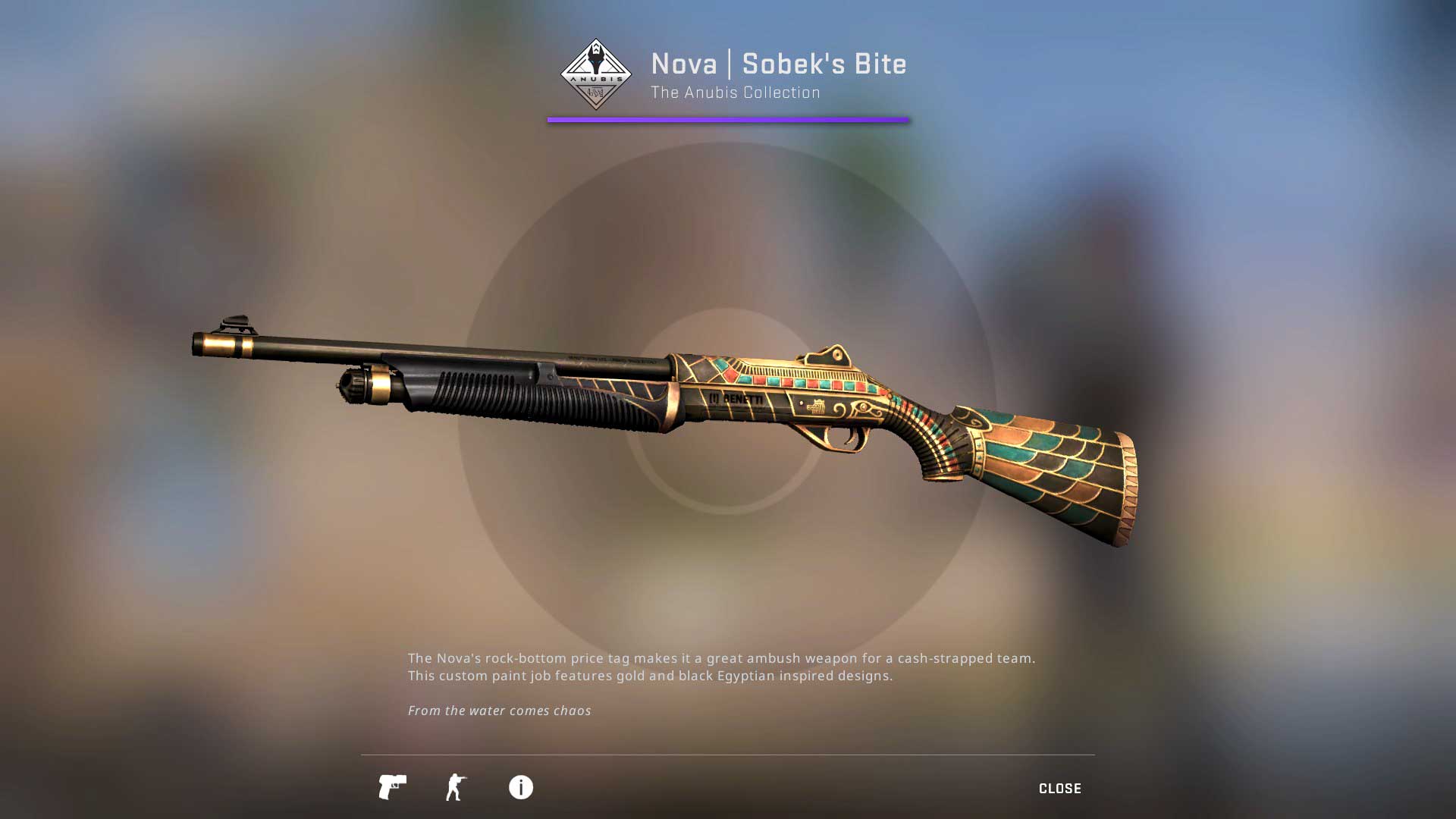Select the pistol weapon view icon
1456x819 pixels.
[x=392, y=787]
